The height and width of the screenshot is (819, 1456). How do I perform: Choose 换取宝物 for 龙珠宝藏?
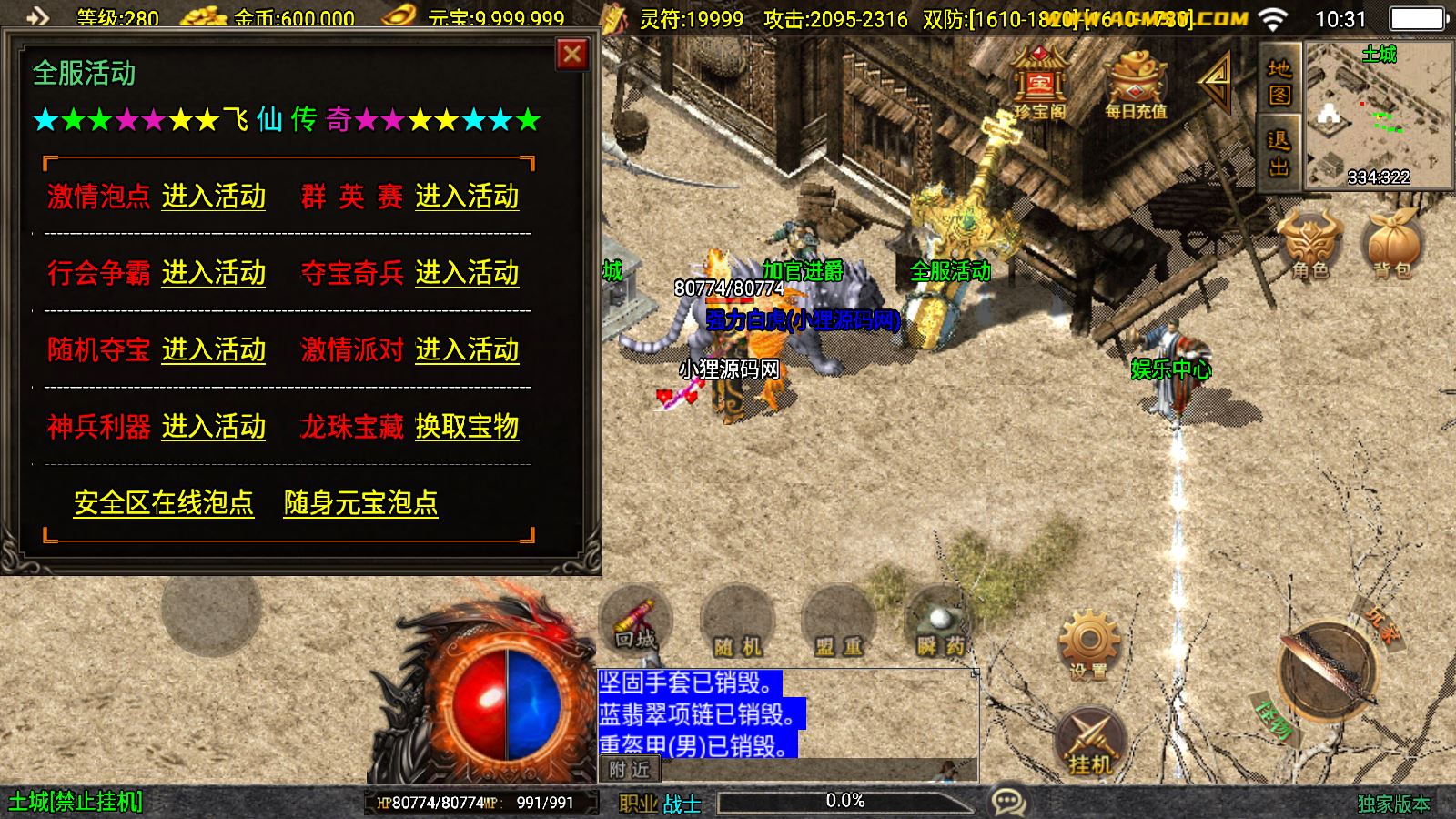(x=467, y=427)
